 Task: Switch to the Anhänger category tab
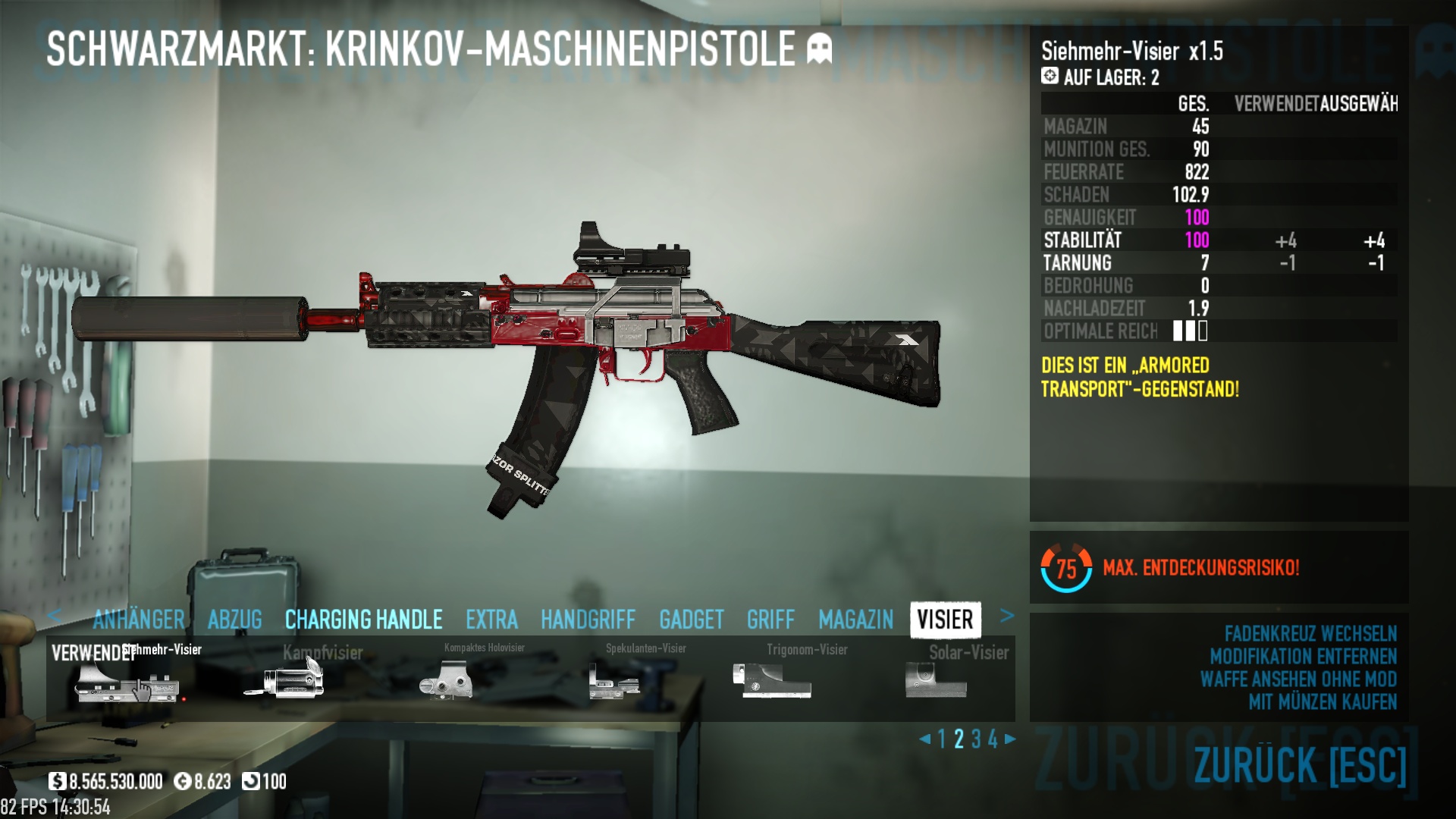coord(139,620)
